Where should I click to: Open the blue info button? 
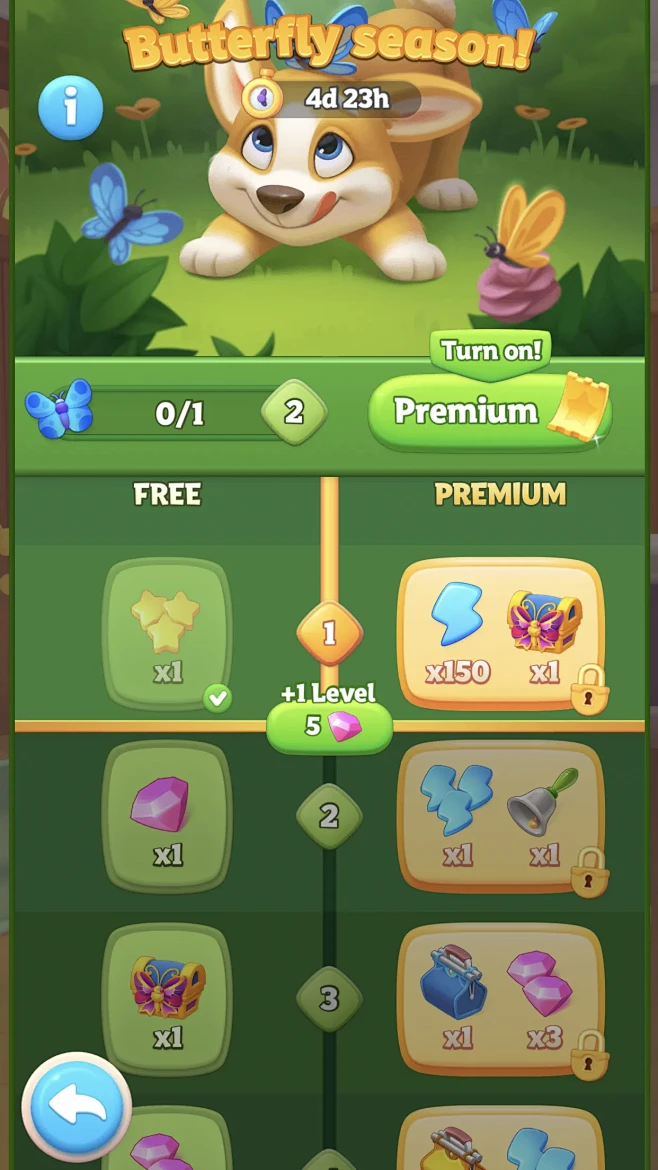[x=70, y=108]
